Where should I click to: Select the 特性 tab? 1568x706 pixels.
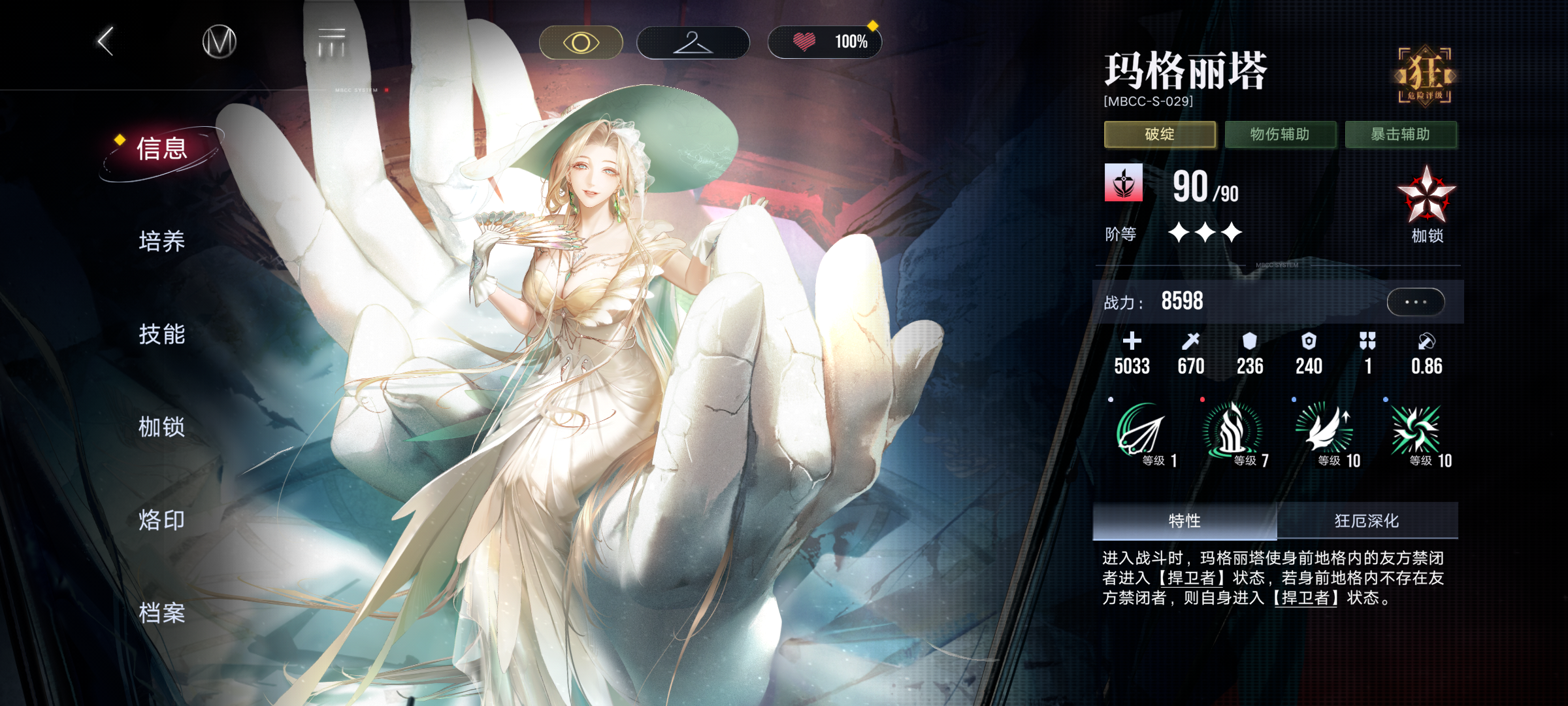pos(1184,520)
